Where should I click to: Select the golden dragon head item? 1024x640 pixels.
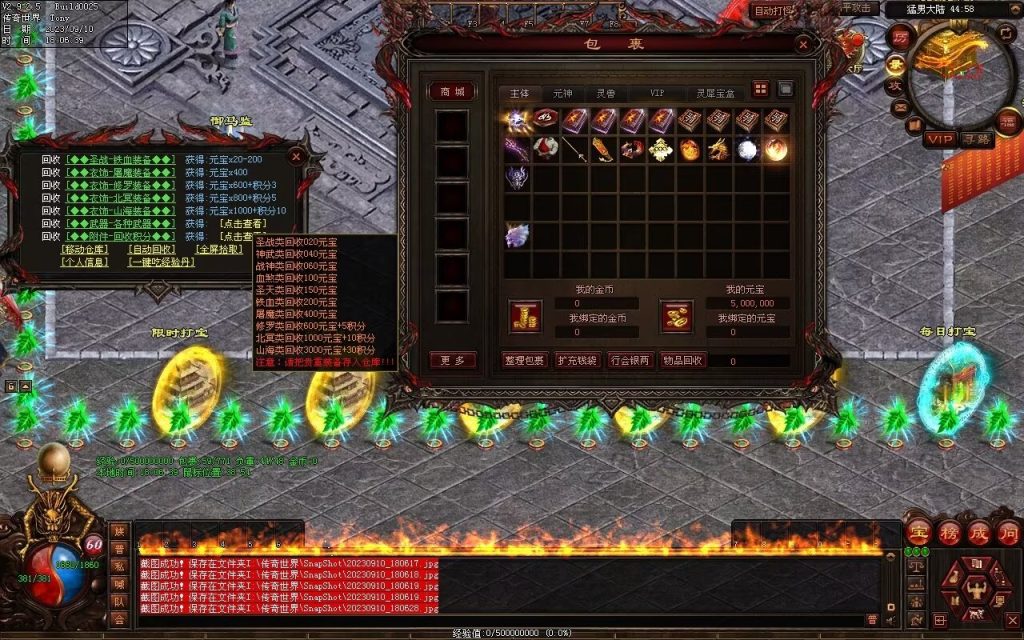click(x=718, y=150)
